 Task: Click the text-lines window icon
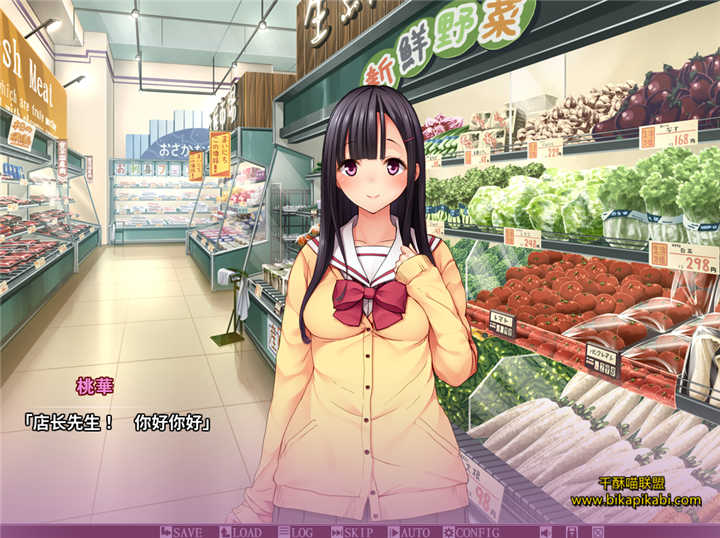pos(570,531)
